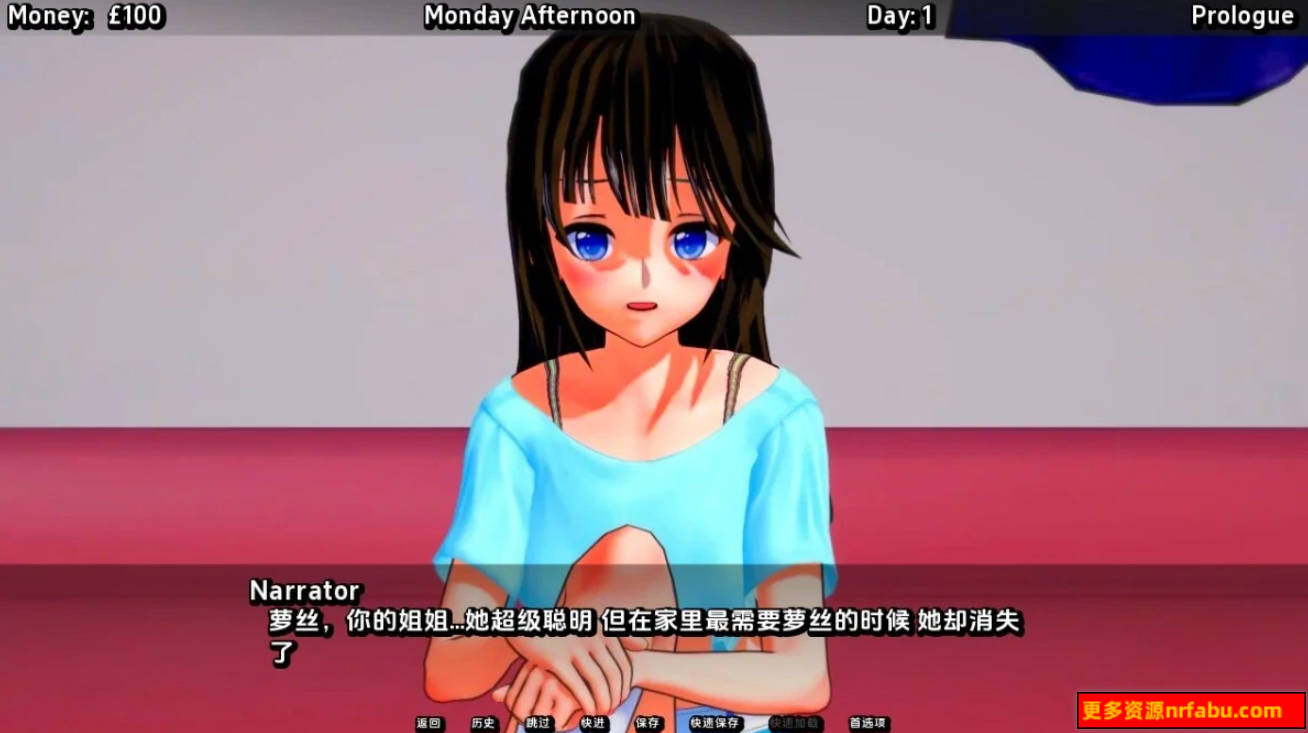Click the Money £100 display
Image resolution: width=1308 pixels, height=733 pixels.
[x=85, y=16]
